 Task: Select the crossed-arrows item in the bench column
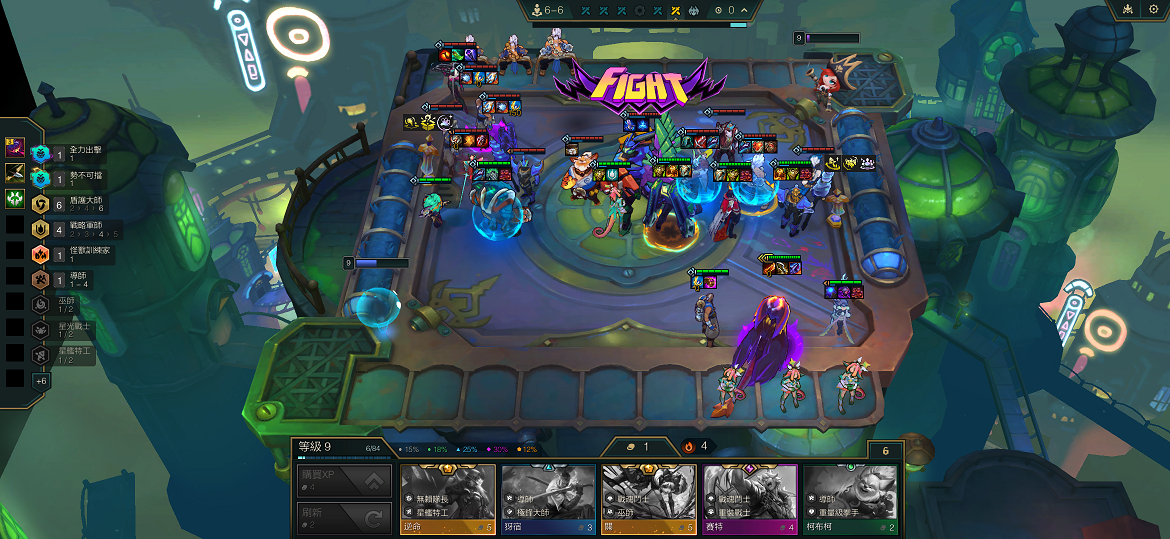(14, 173)
